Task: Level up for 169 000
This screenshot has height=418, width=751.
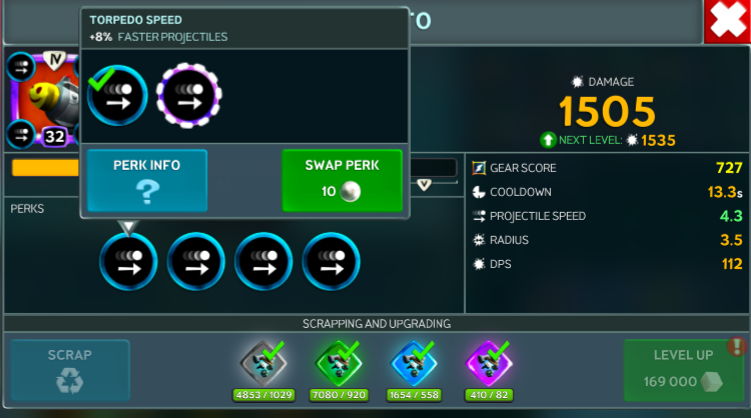Action: (683, 370)
